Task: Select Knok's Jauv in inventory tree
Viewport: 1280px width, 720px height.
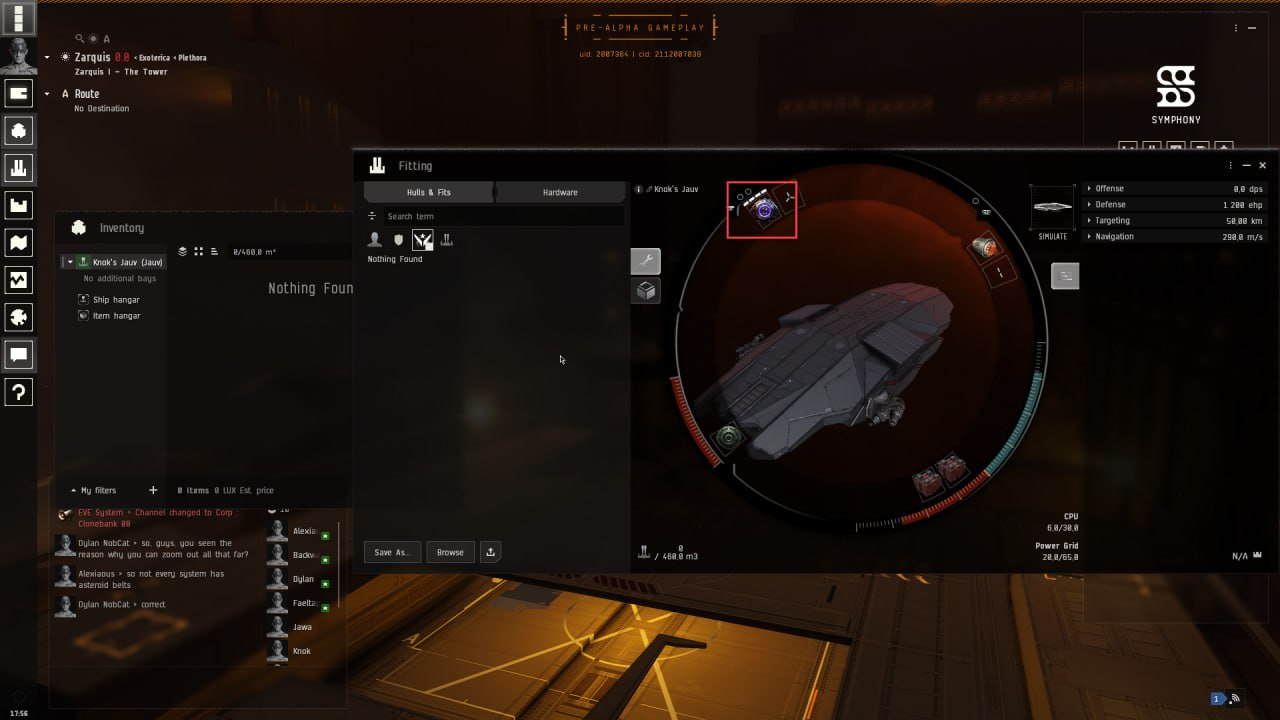Action: pyautogui.click(x=127, y=262)
